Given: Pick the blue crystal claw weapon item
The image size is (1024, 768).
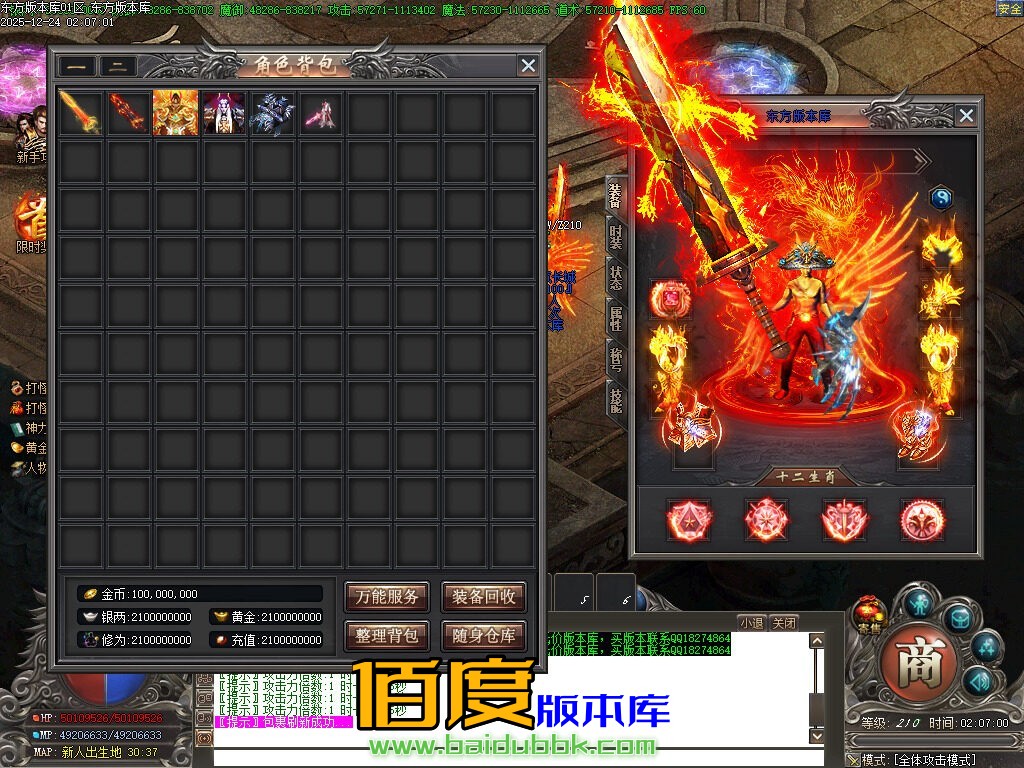Looking at the screenshot, I should [x=272, y=113].
